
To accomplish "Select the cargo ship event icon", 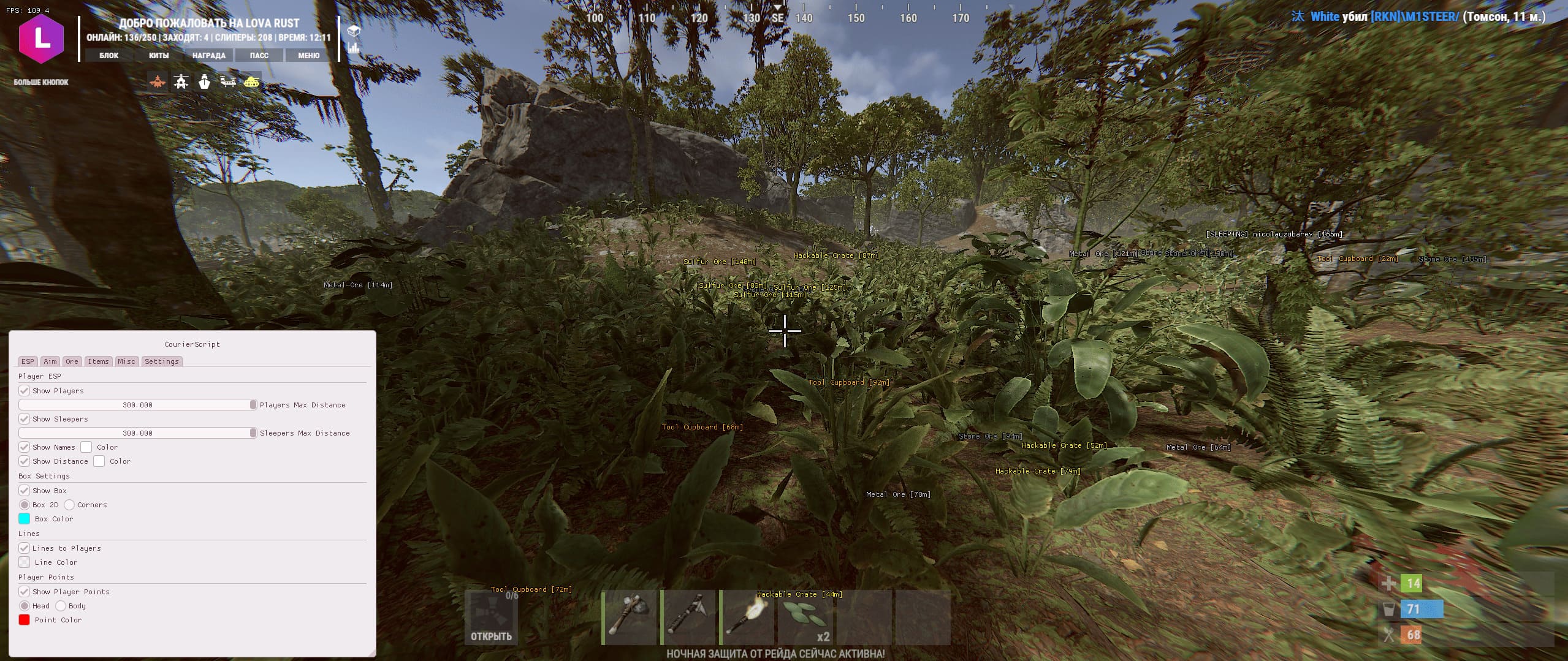I will (204, 81).
